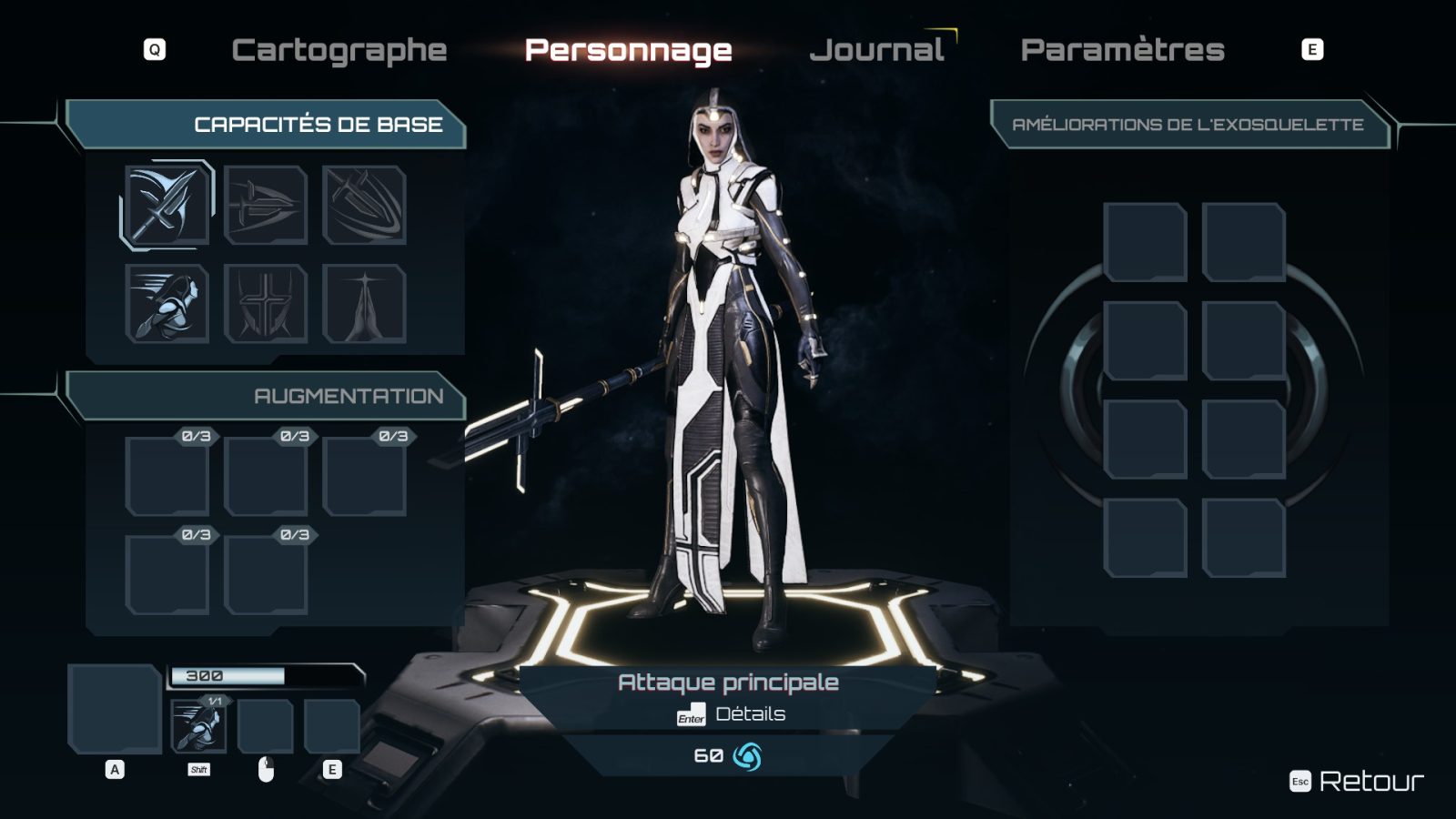Screen dimensions: 1456x819
Task: Pick the dashing hooded figure in Capacités de base
Action: [167, 303]
